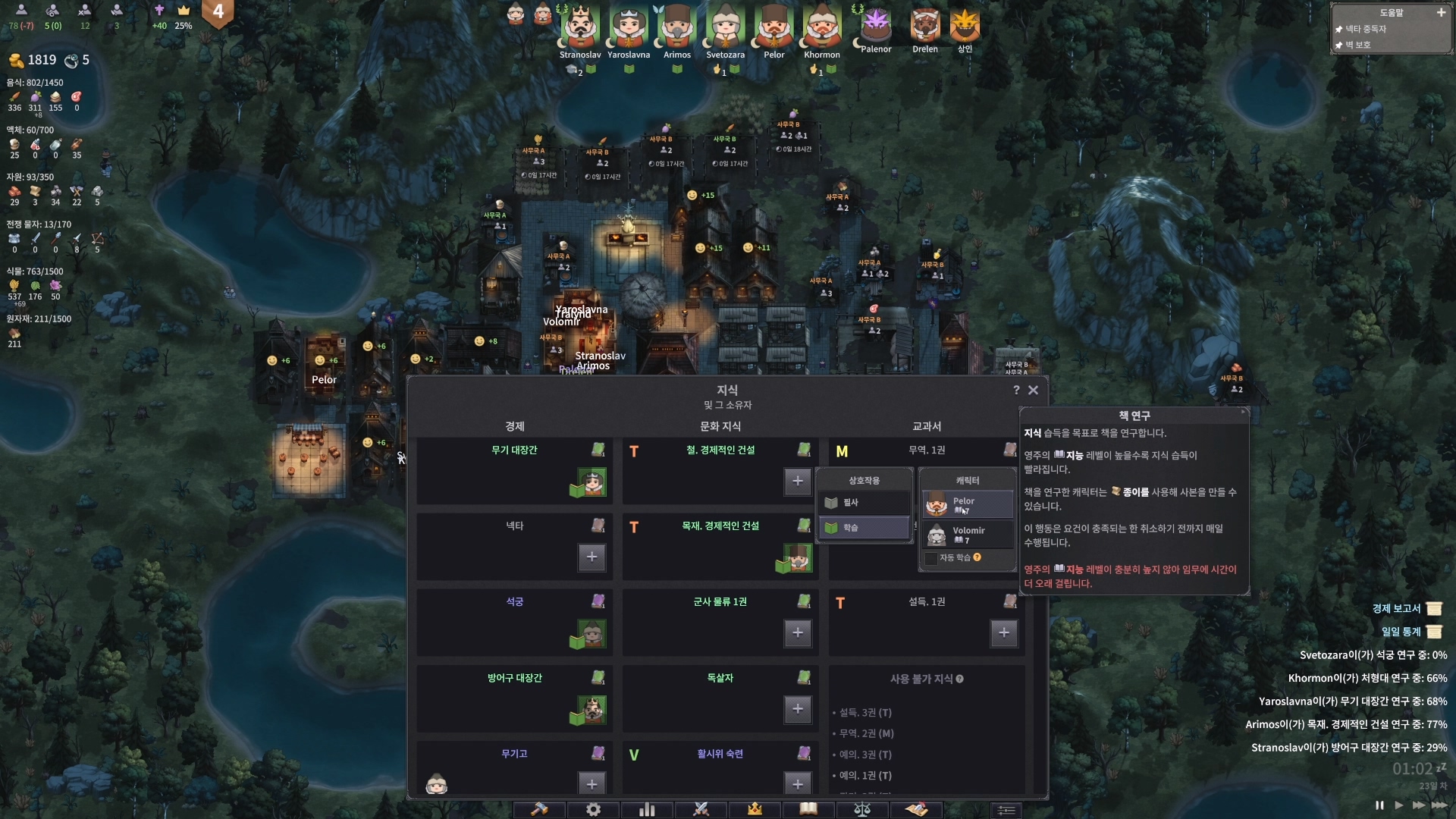
Task: Add a researcher to 독살자 knowledge
Action: tap(797, 708)
